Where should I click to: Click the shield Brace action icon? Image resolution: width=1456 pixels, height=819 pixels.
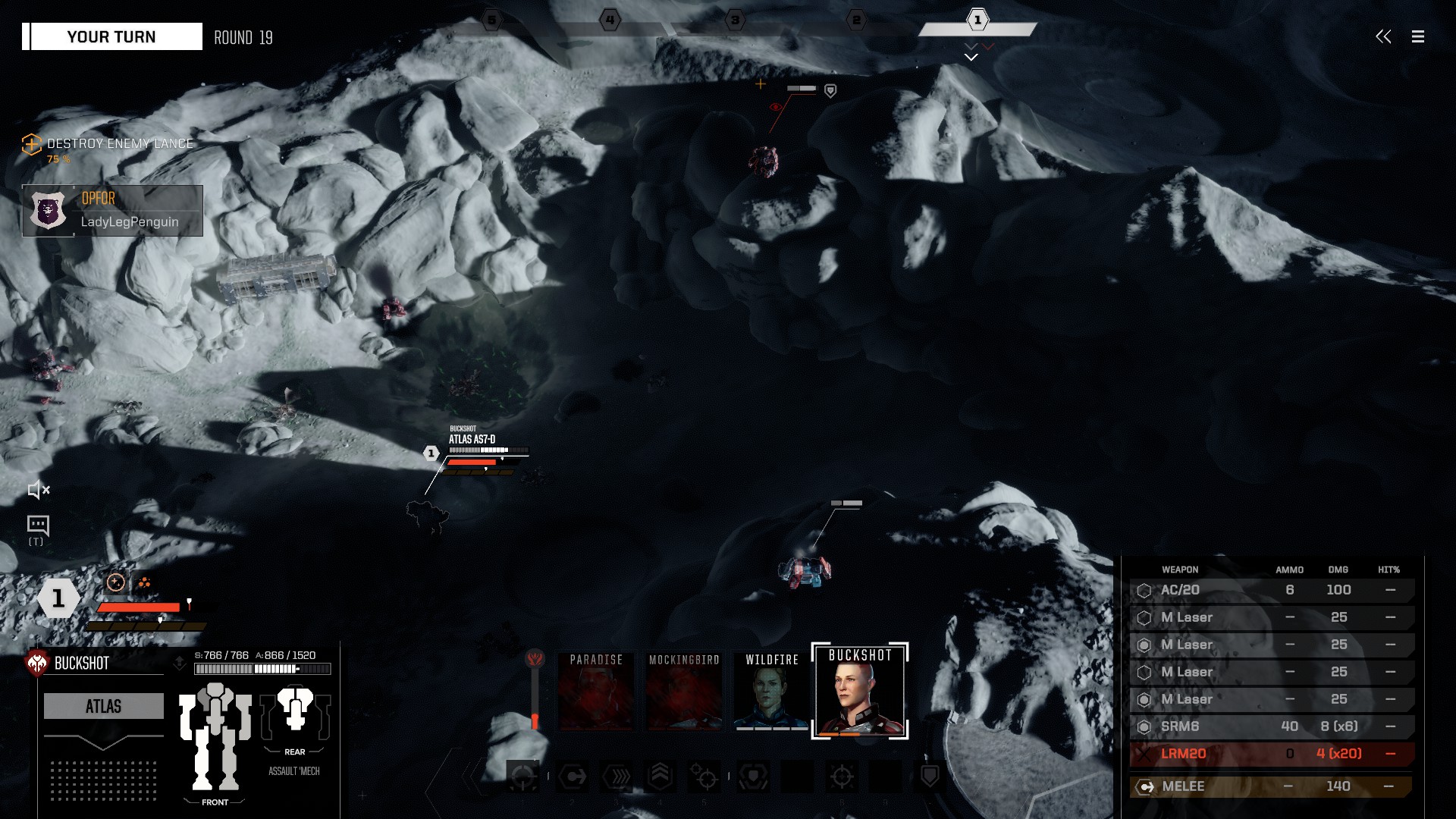tap(930, 777)
